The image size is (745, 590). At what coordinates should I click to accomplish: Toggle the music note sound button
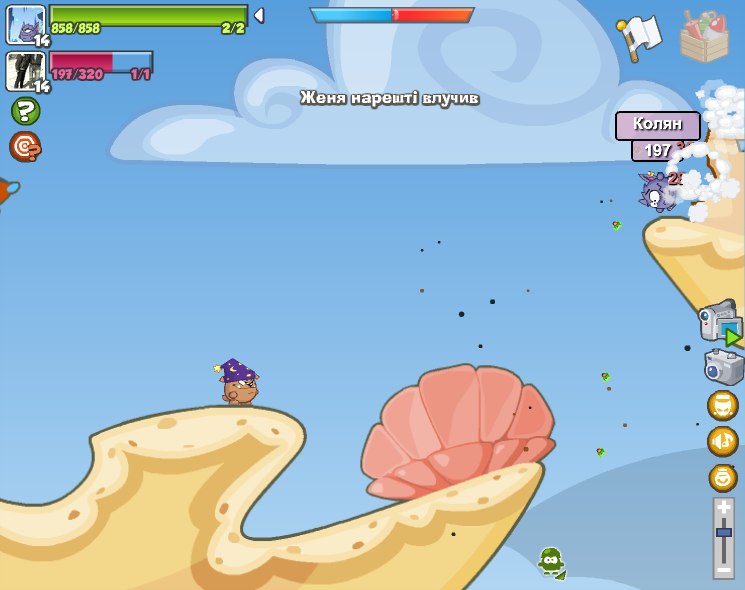click(722, 441)
